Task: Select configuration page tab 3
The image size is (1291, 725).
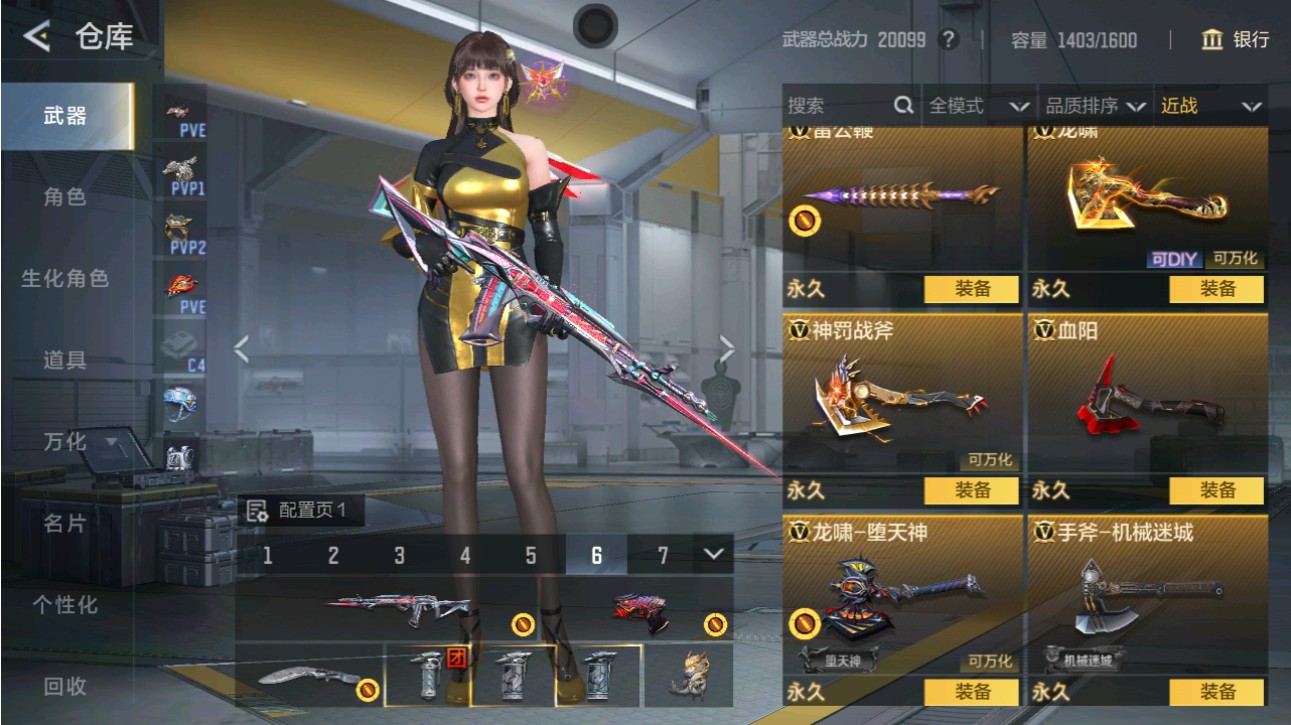Action: [398, 553]
